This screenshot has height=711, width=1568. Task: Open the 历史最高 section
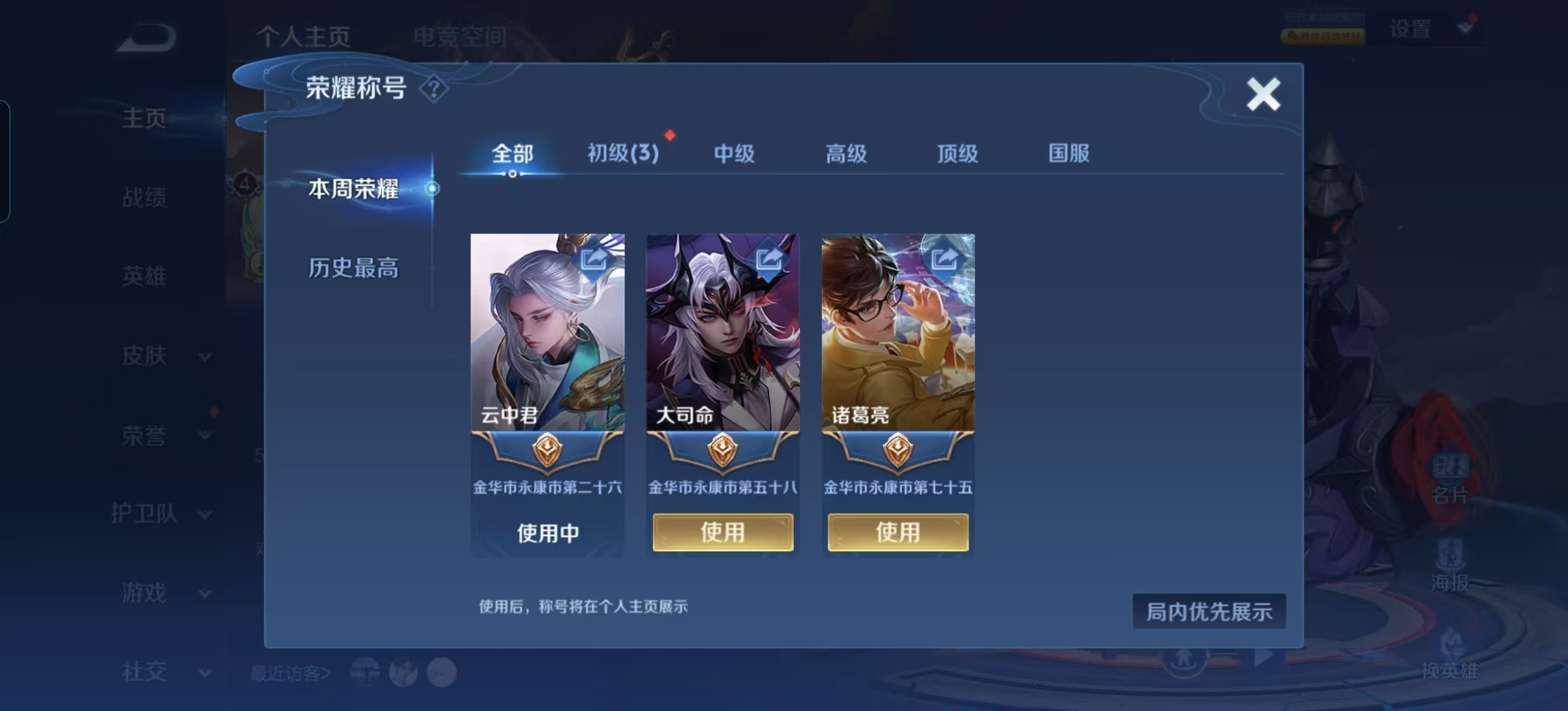(x=353, y=268)
